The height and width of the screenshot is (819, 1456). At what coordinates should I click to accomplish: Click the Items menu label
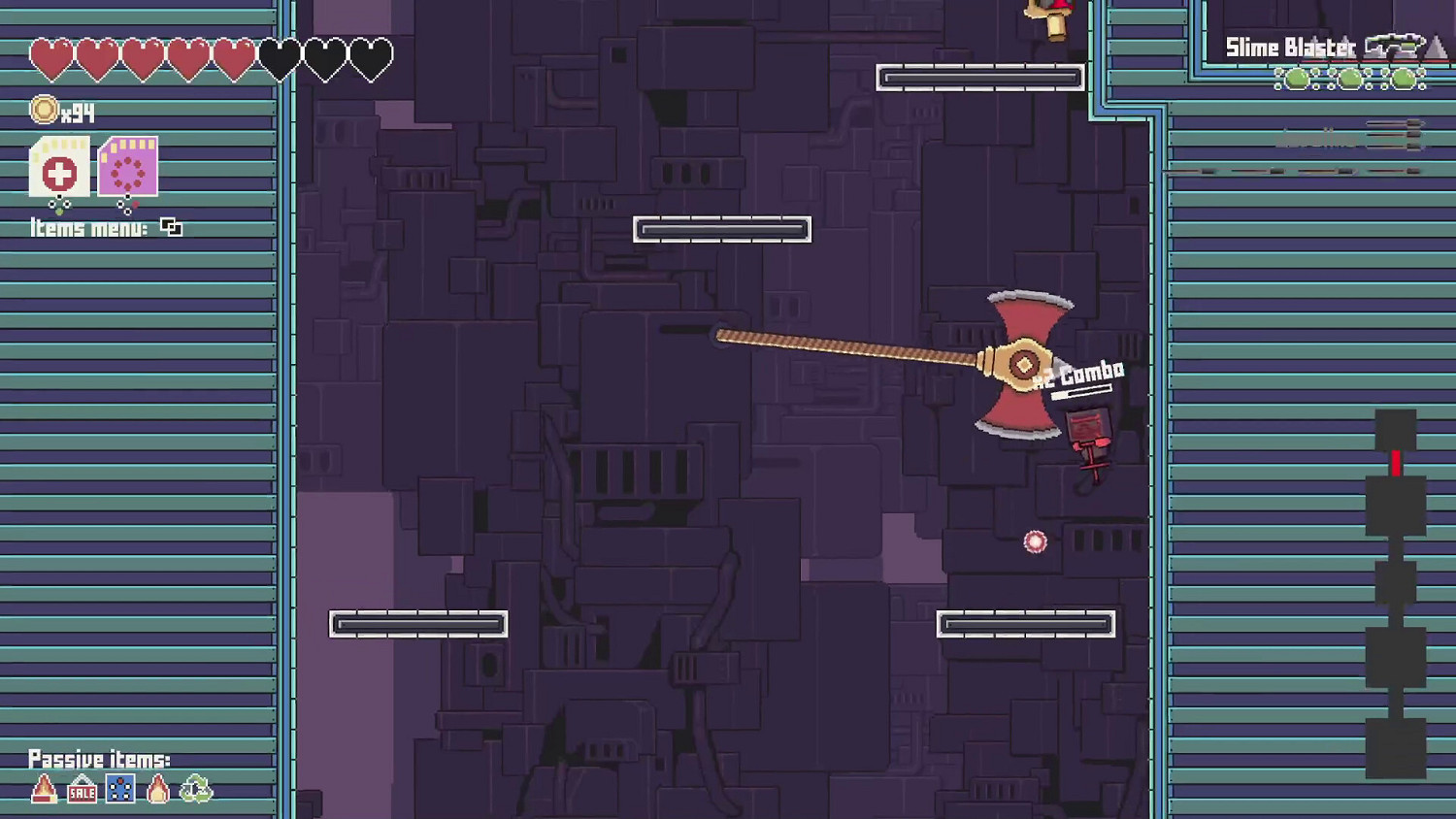[x=87, y=228]
